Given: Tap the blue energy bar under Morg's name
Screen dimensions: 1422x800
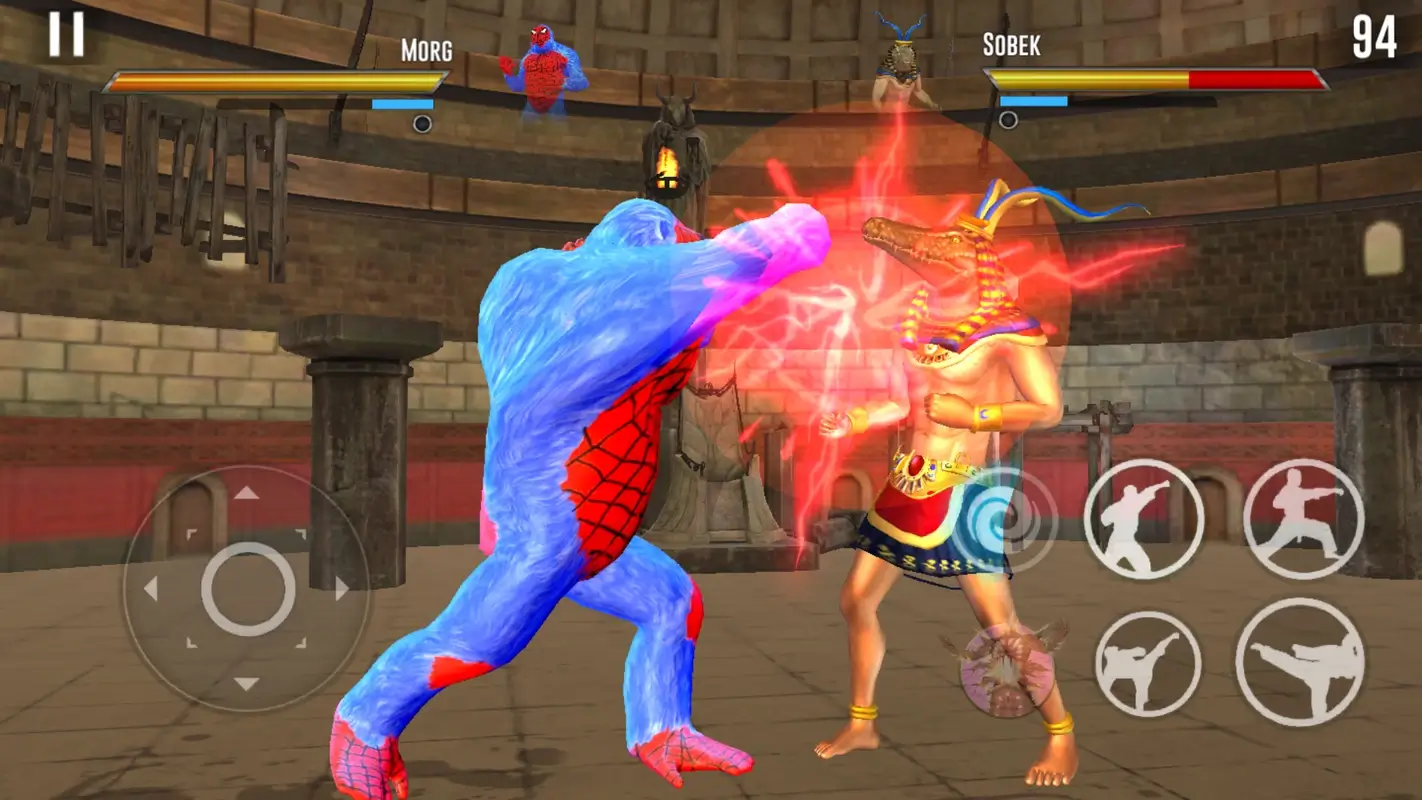Looking at the screenshot, I should [402, 102].
